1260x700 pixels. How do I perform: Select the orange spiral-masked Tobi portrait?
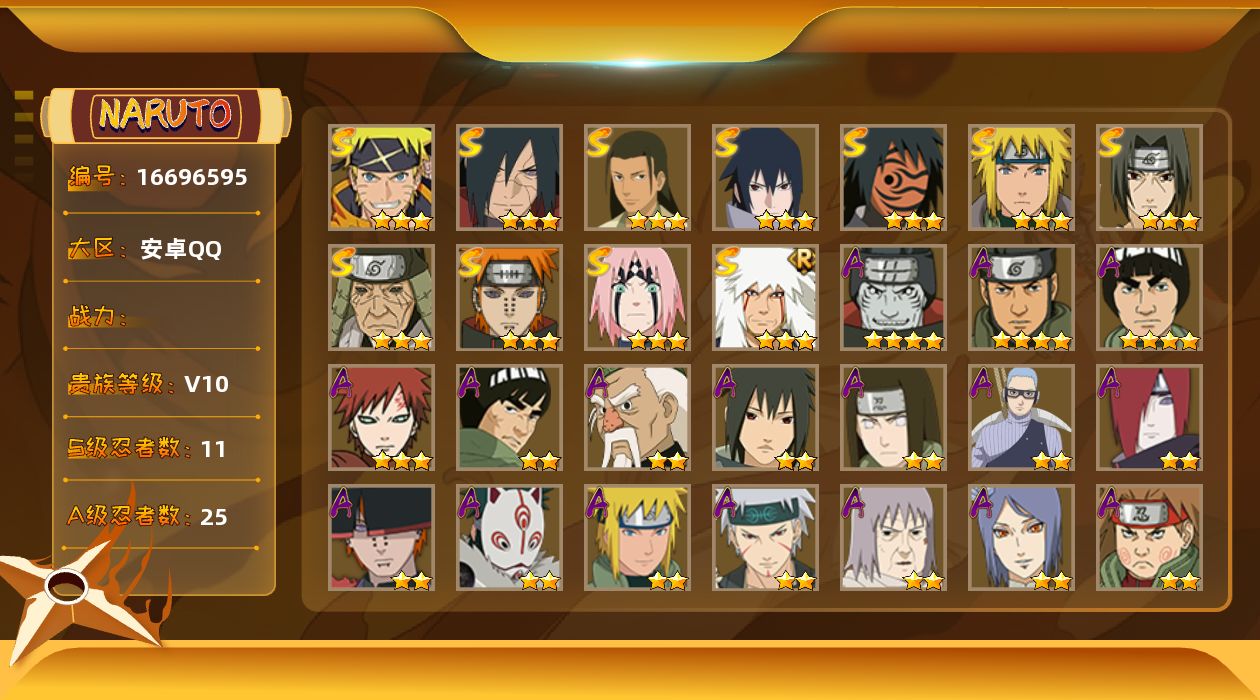pyautogui.click(x=893, y=178)
